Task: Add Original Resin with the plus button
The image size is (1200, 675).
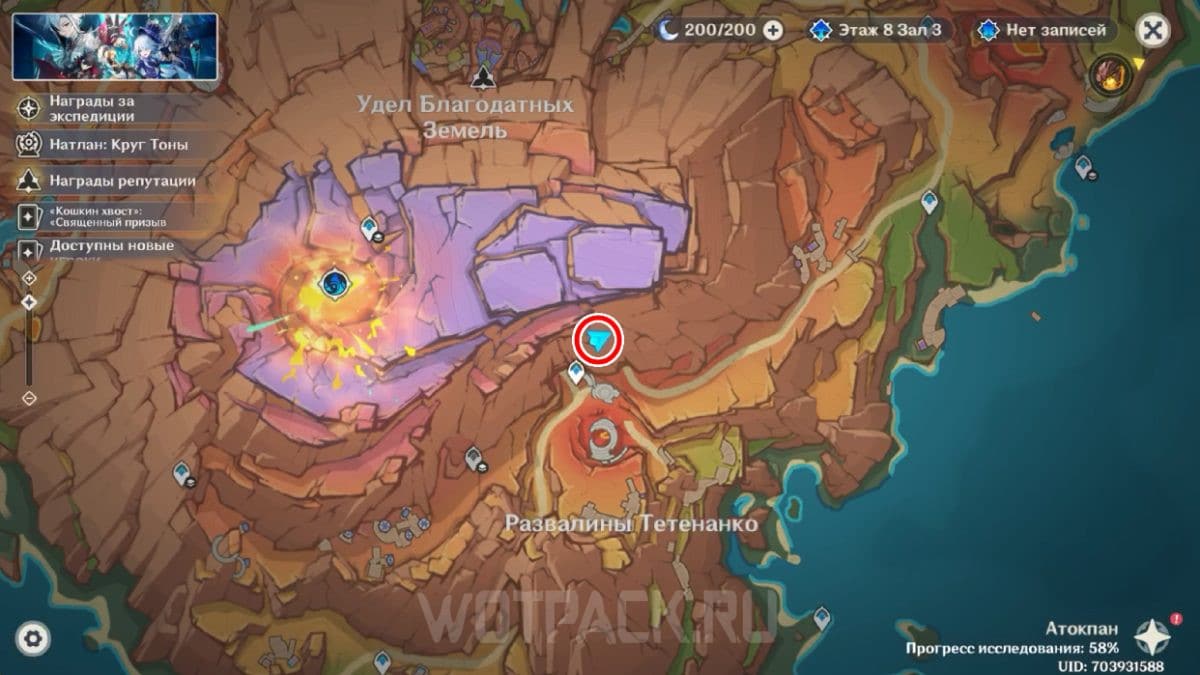Action: (x=773, y=30)
